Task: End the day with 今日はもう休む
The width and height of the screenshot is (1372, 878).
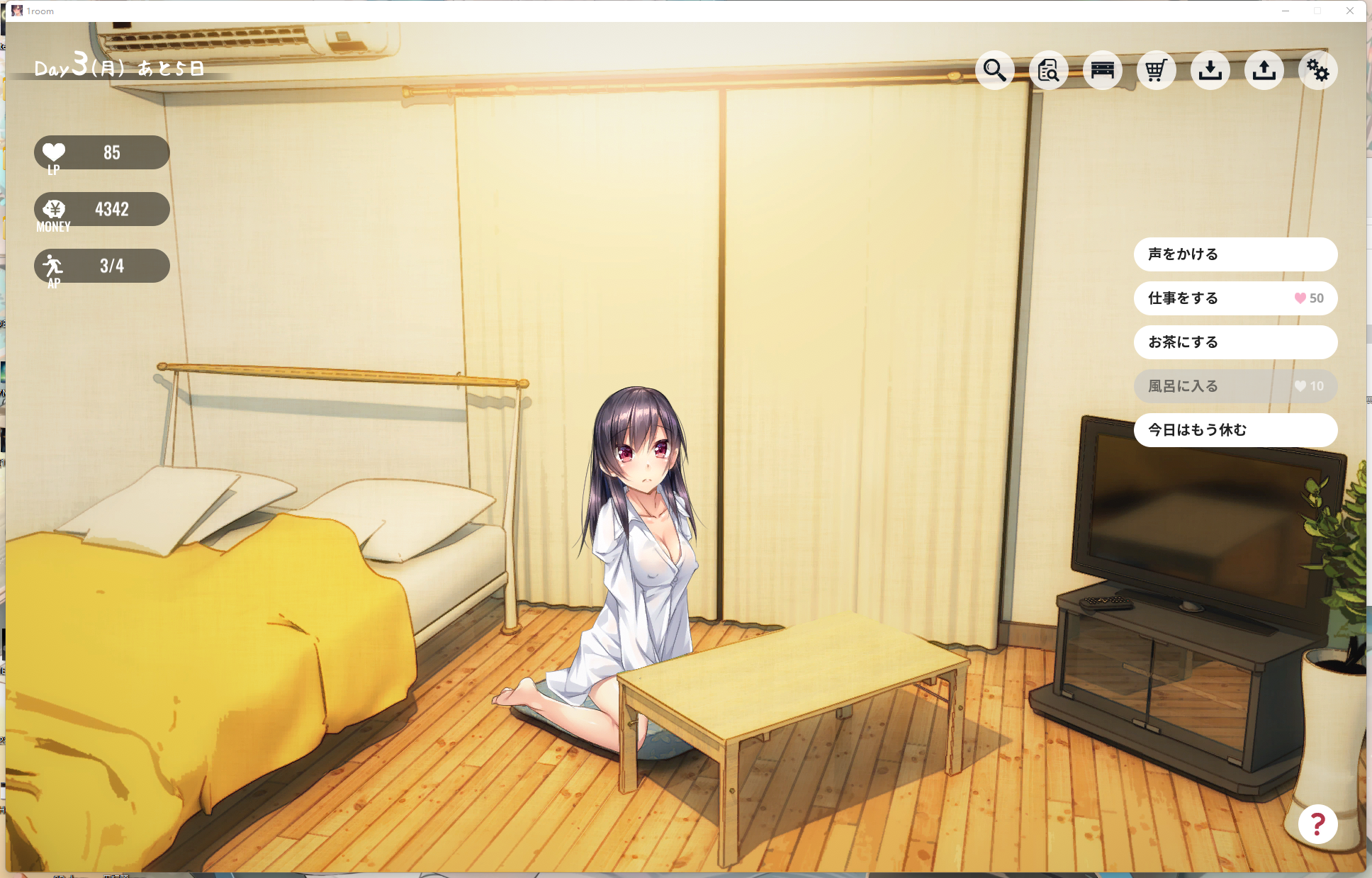Action: coord(1236,429)
